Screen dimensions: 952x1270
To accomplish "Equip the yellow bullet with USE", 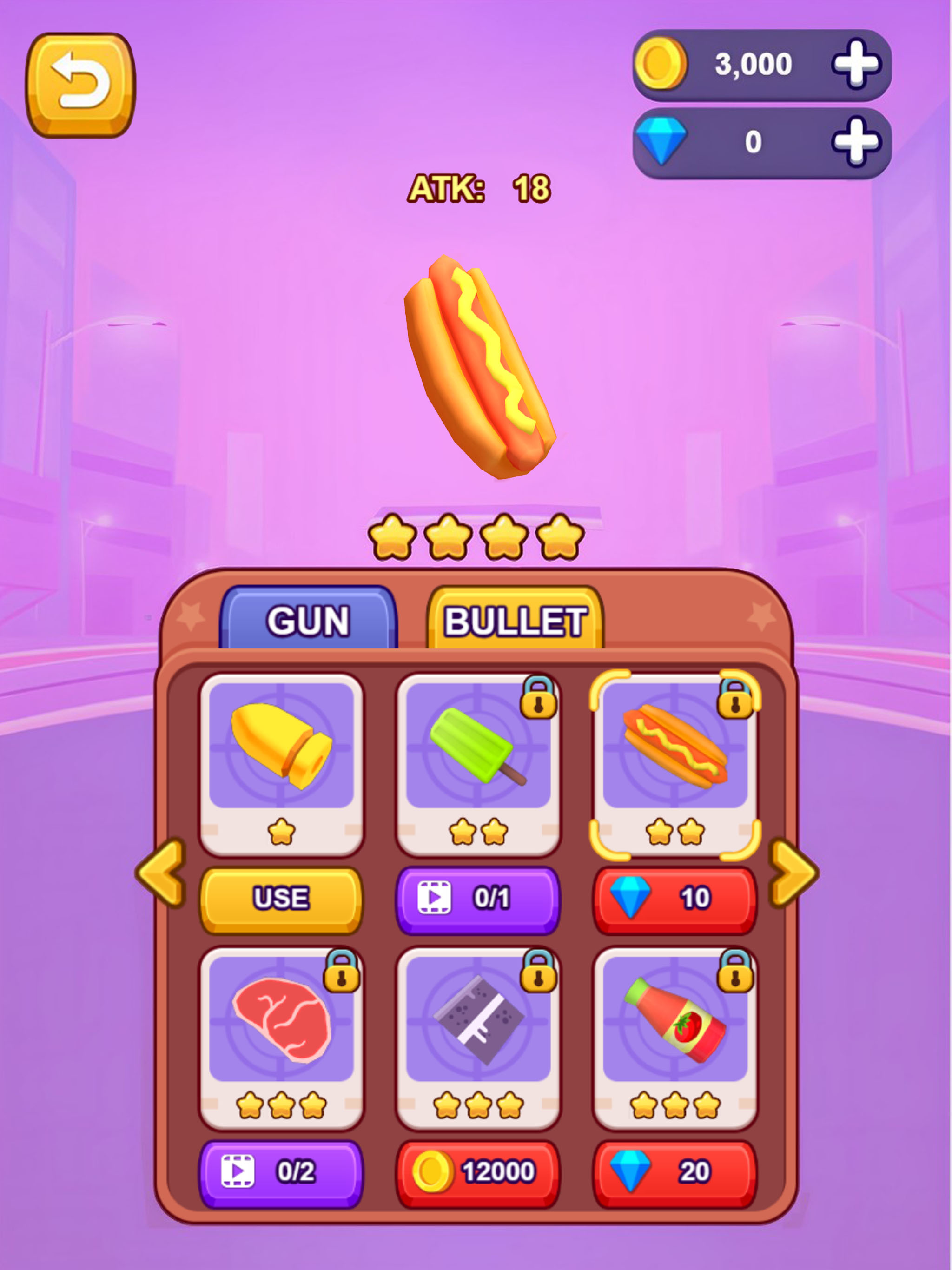I will (281, 899).
